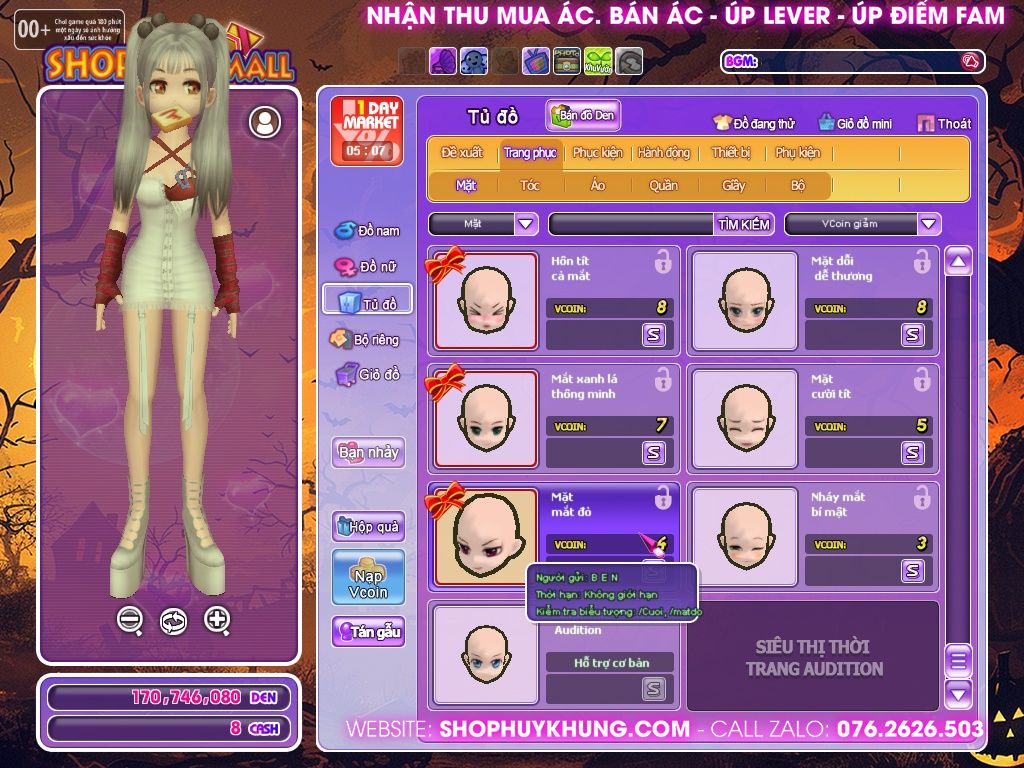Image resolution: width=1024 pixels, height=768 pixels.
Task: Click the Bán đồ Den button
Action: [x=584, y=116]
